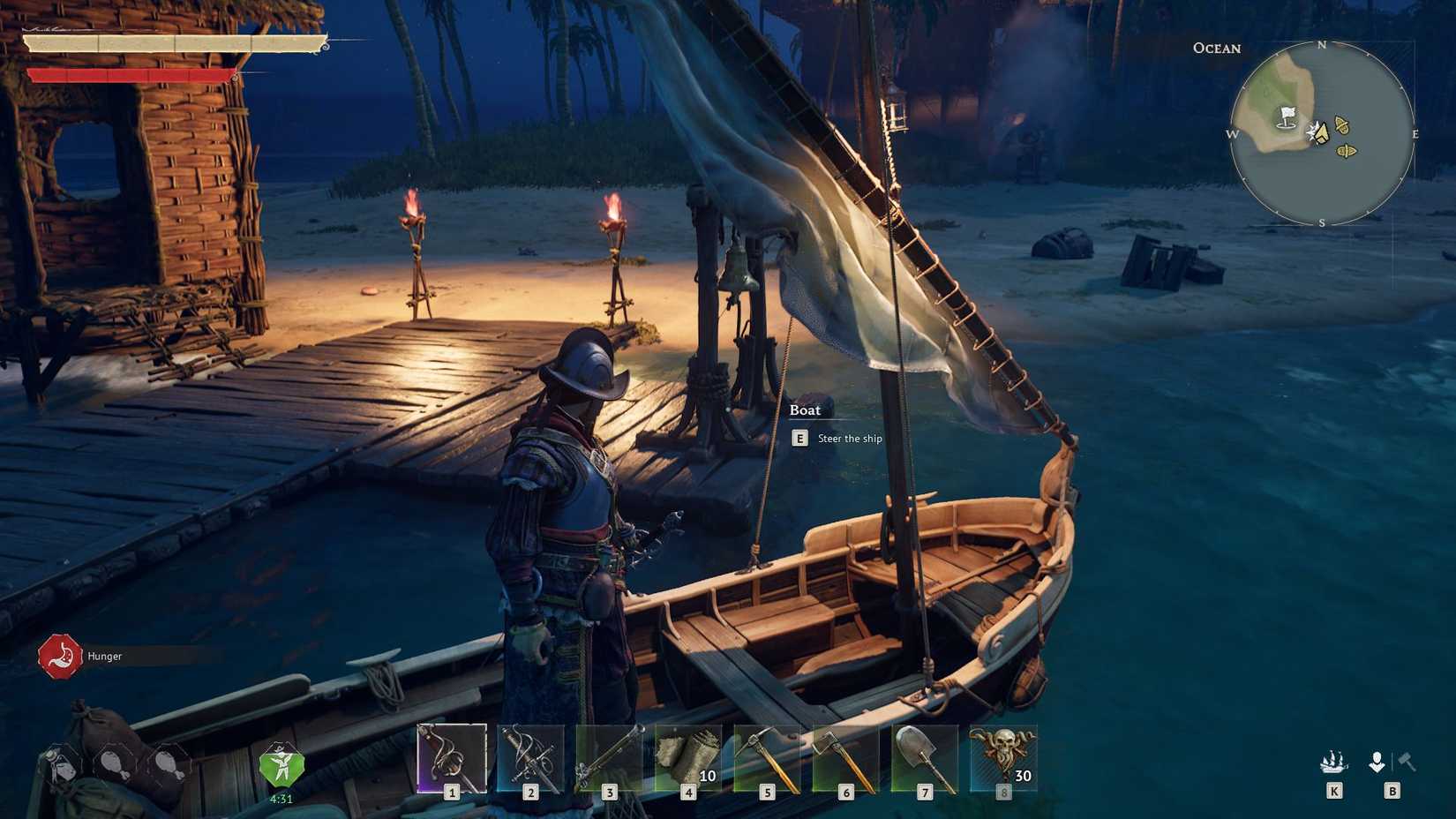Click the OCEAN region title above the minimap
The image size is (1456, 819).
click(1215, 49)
